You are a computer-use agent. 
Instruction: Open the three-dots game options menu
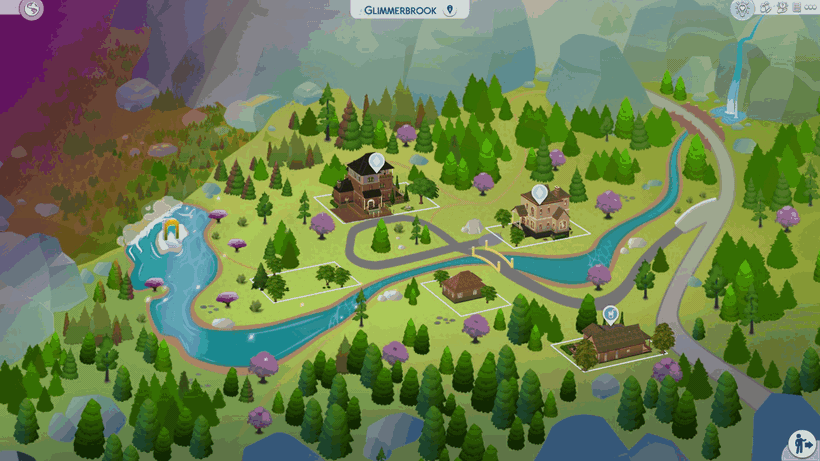pyautogui.click(x=810, y=8)
